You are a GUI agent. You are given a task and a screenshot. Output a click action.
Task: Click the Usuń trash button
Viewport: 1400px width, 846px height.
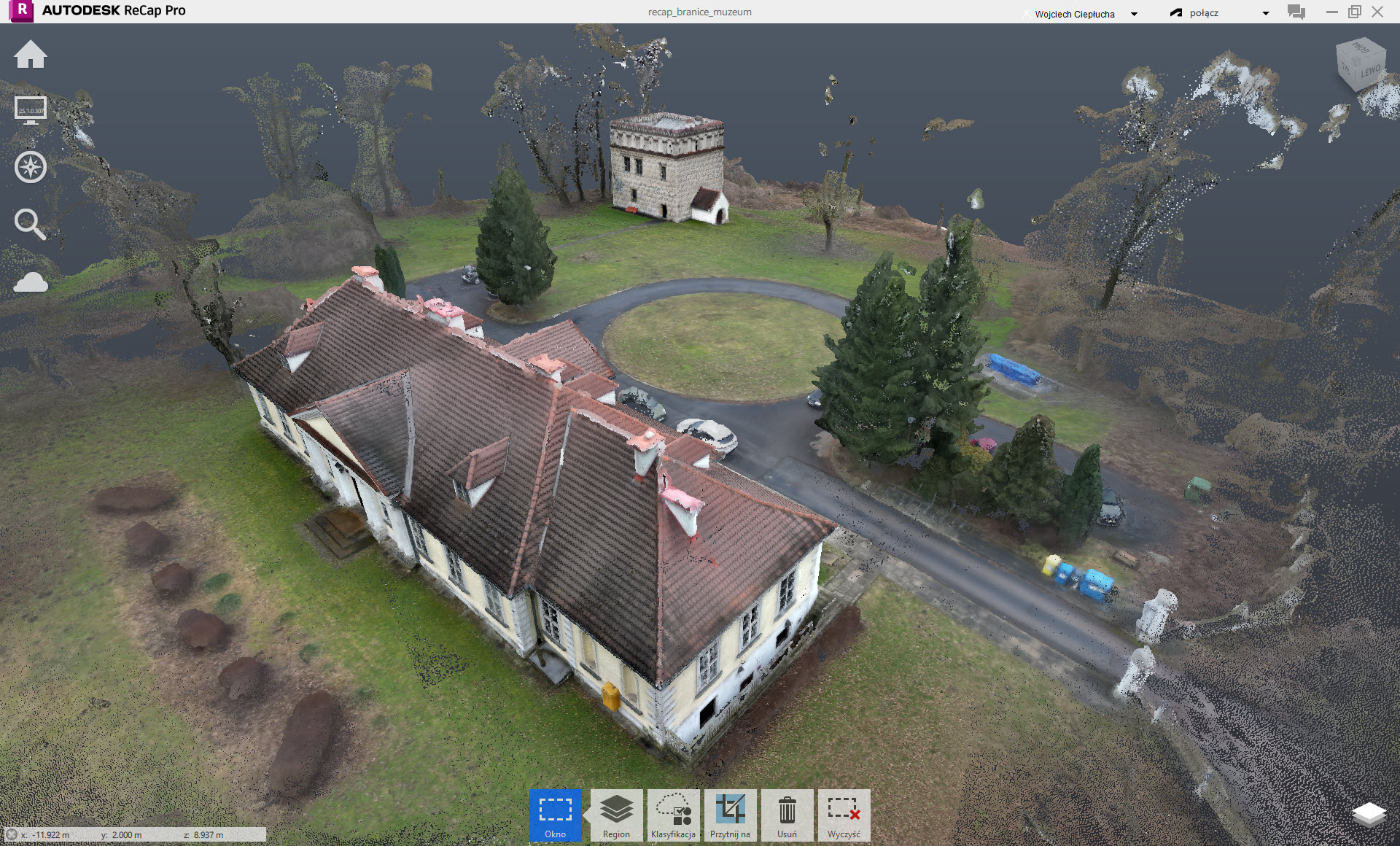tap(787, 815)
